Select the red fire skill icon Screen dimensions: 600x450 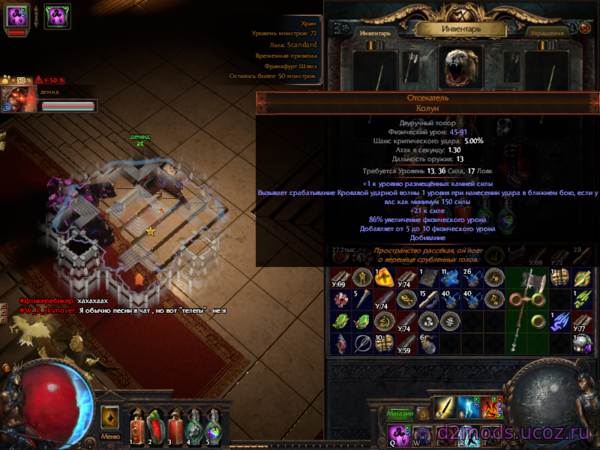click(492, 408)
